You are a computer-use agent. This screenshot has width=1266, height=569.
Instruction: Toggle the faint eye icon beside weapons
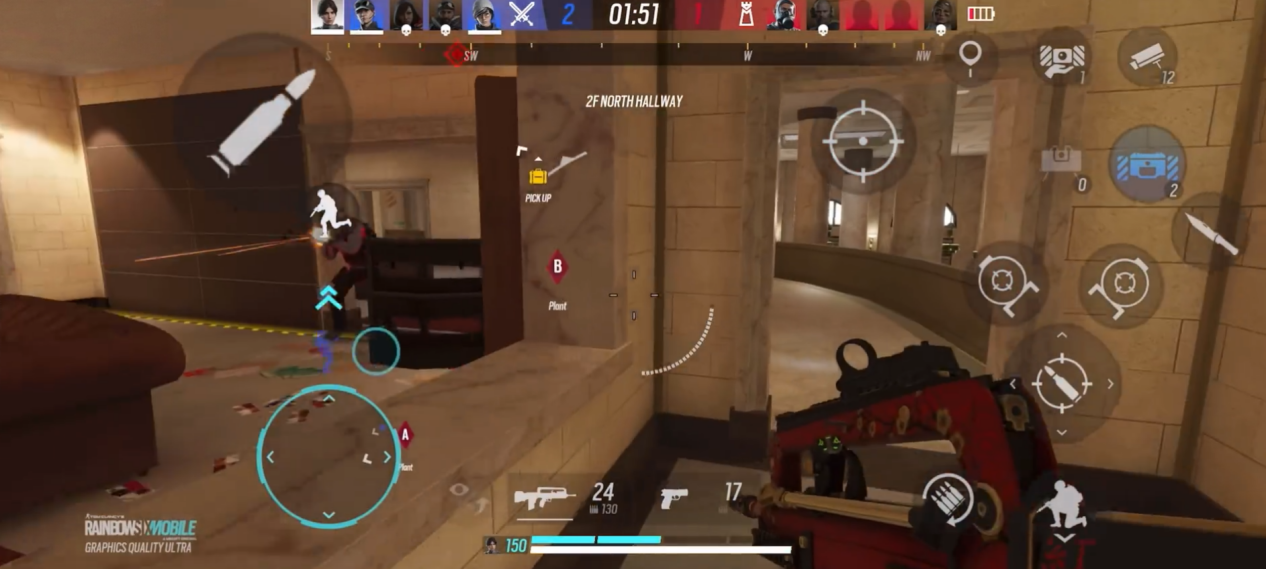pos(459,490)
